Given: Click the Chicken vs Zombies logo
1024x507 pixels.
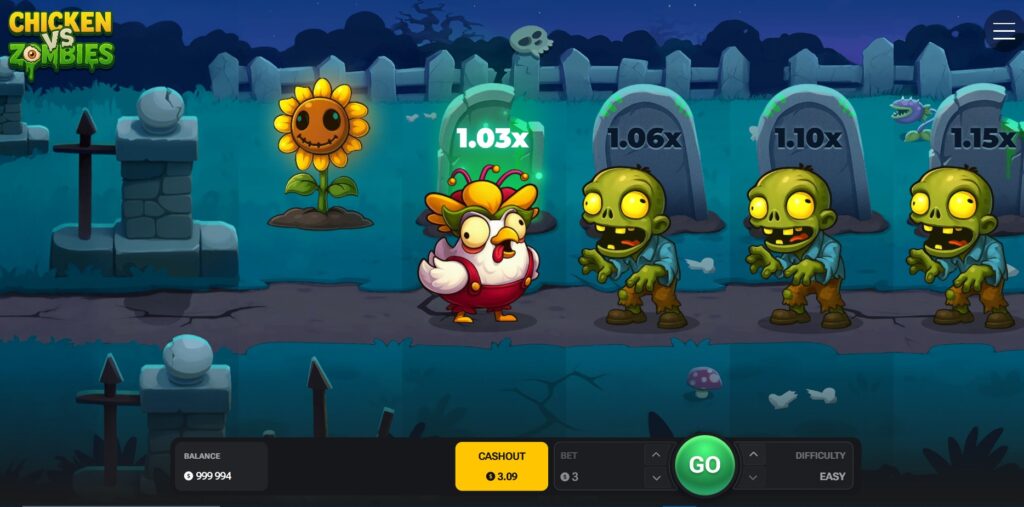Looking at the screenshot, I should pyautogui.click(x=61, y=40).
